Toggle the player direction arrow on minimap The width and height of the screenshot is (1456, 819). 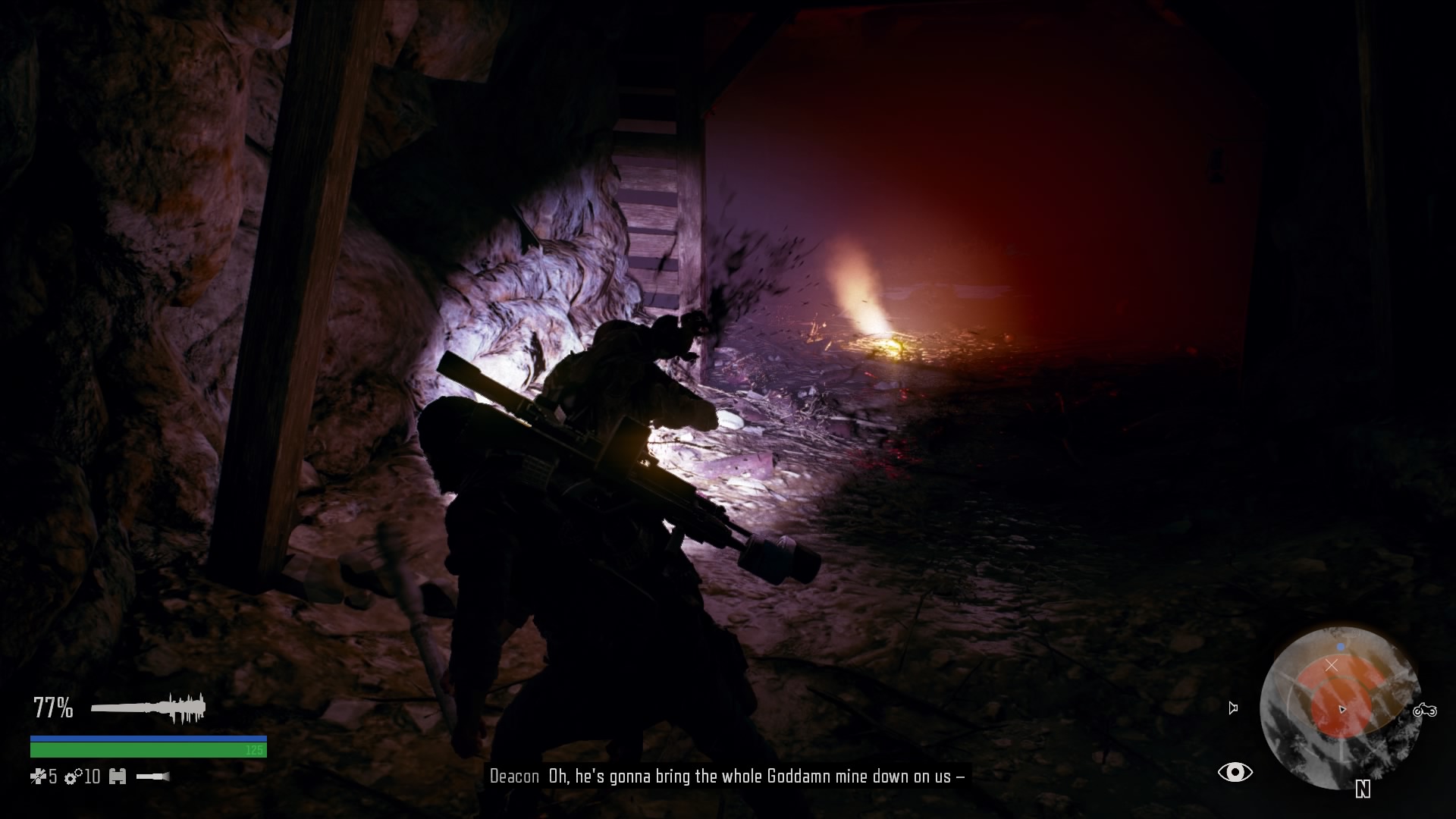pyautogui.click(x=1342, y=710)
